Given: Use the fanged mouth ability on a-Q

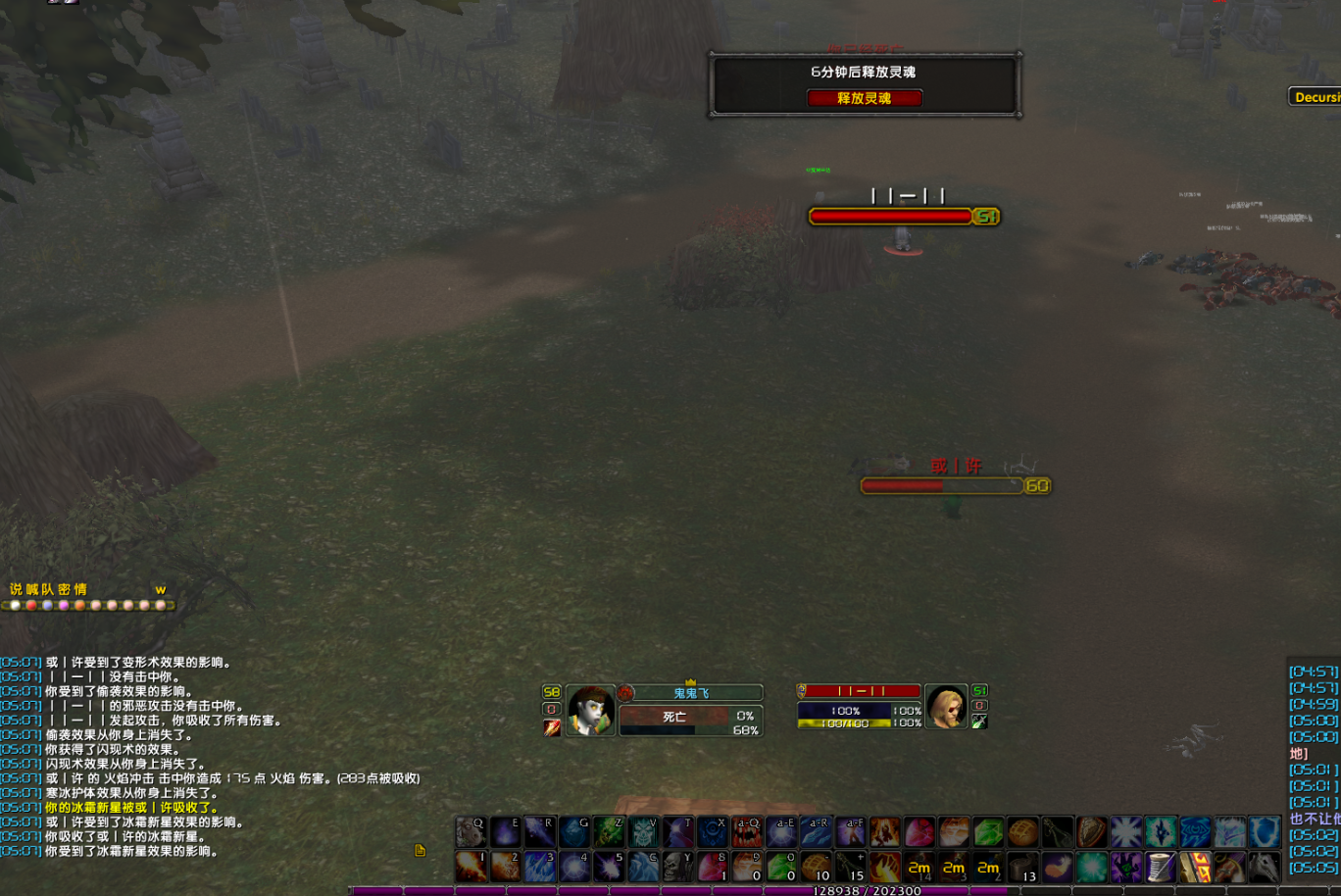Looking at the screenshot, I should coord(747,832).
